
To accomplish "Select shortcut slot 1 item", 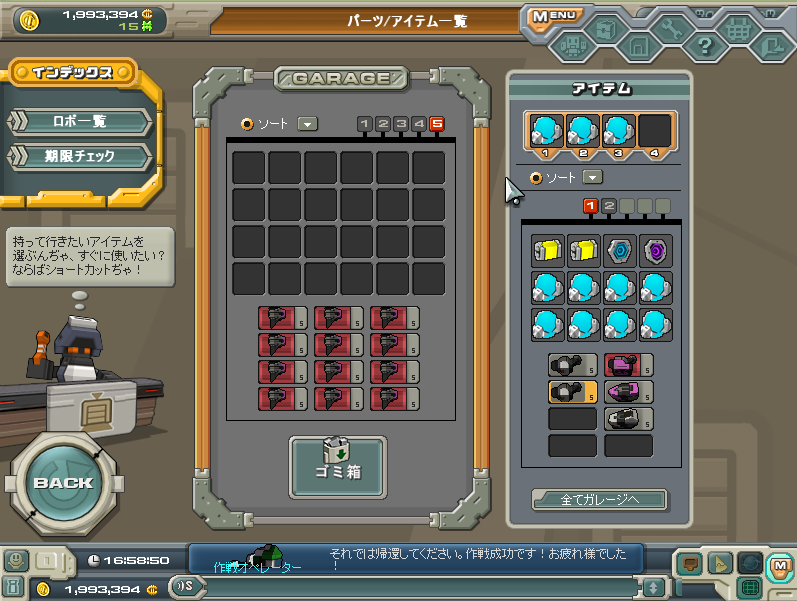I will [546, 132].
